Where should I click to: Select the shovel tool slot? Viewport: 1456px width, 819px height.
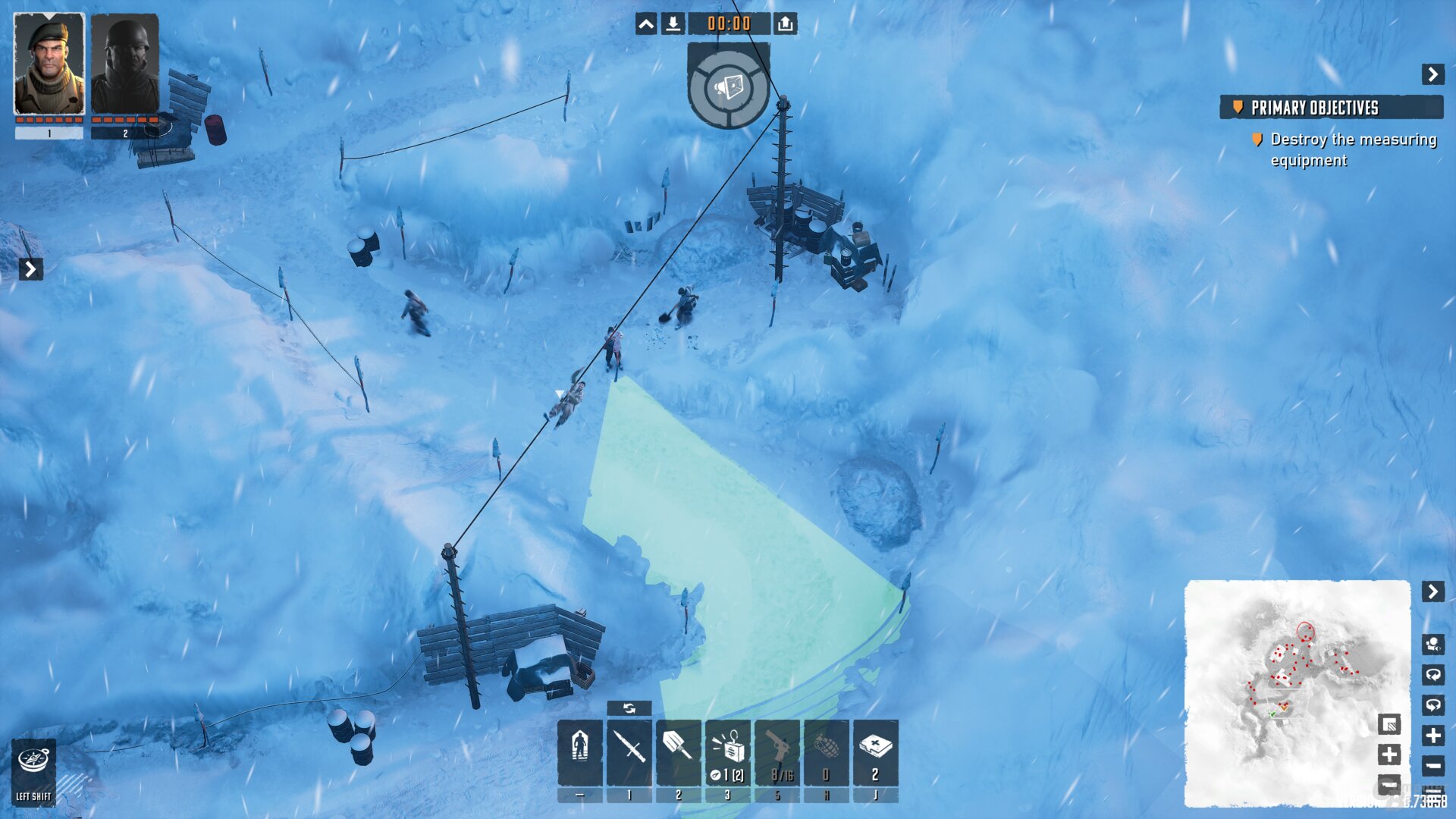click(x=678, y=752)
